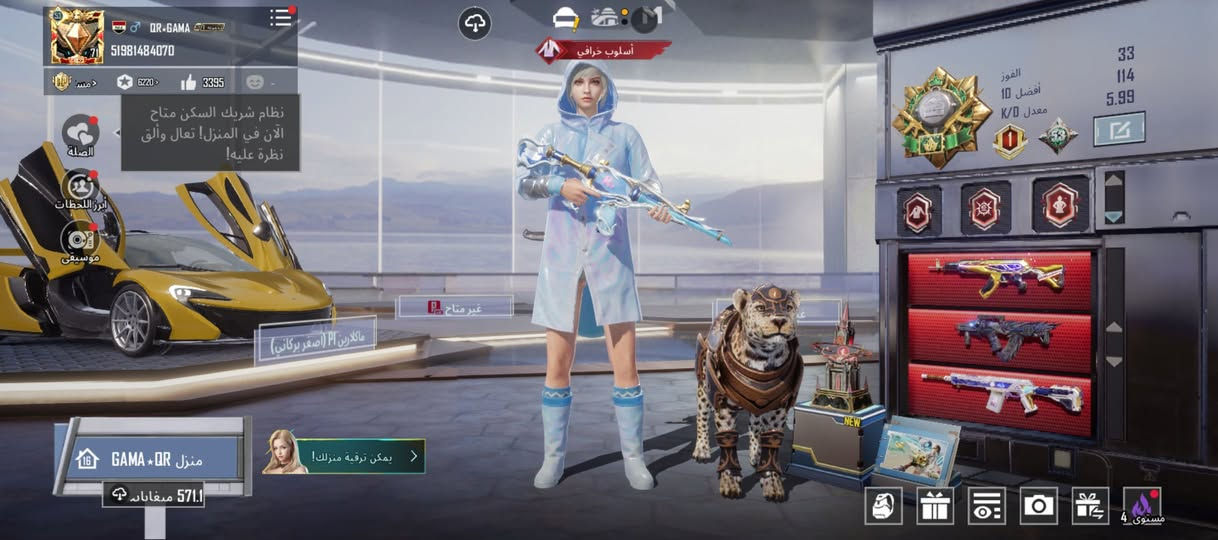Tap the thumbs-up likes counter
Image resolution: width=1218 pixels, height=540 pixels.
[x=204, y=82]
